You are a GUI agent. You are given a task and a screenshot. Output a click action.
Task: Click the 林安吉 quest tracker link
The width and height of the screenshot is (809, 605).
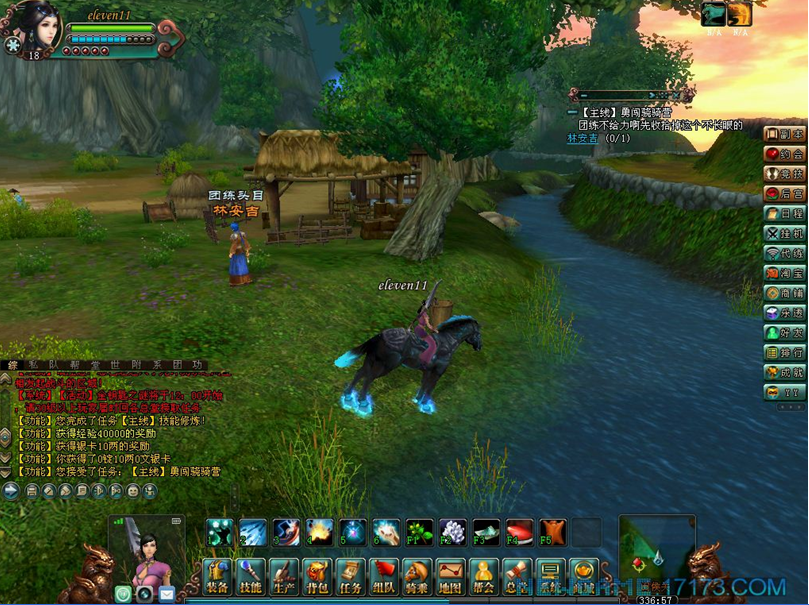click(581, 138)
